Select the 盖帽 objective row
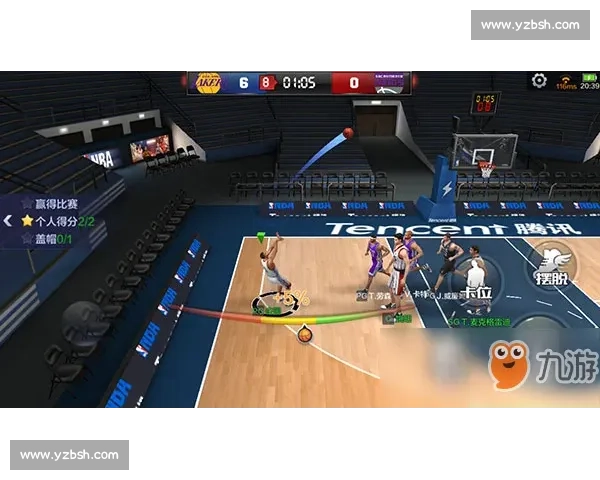600x480 pixels. 48,237
